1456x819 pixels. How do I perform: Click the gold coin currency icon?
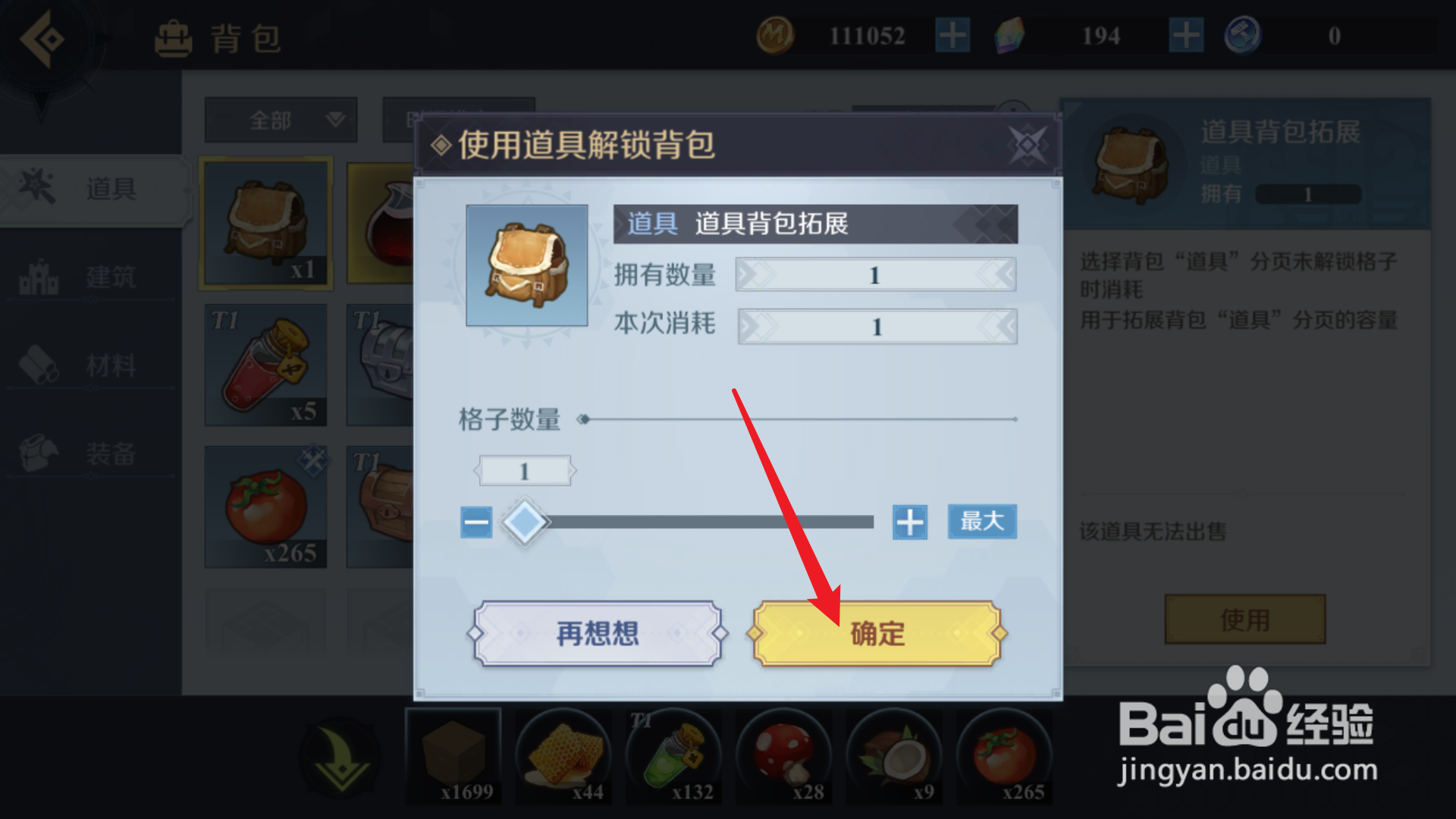777,35
